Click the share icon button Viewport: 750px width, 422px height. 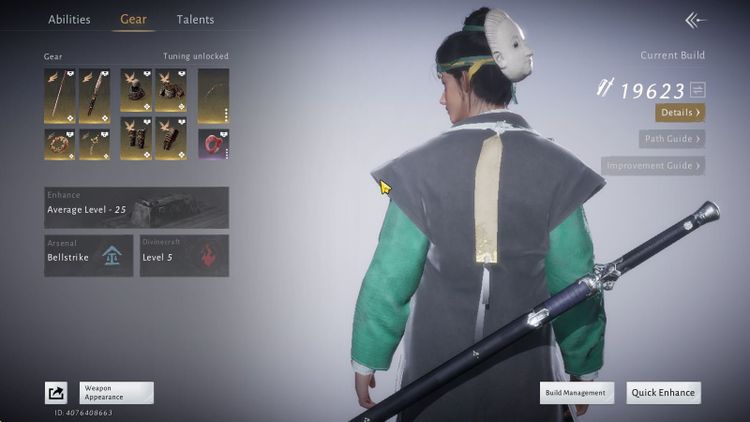click(x=56, y=393)
